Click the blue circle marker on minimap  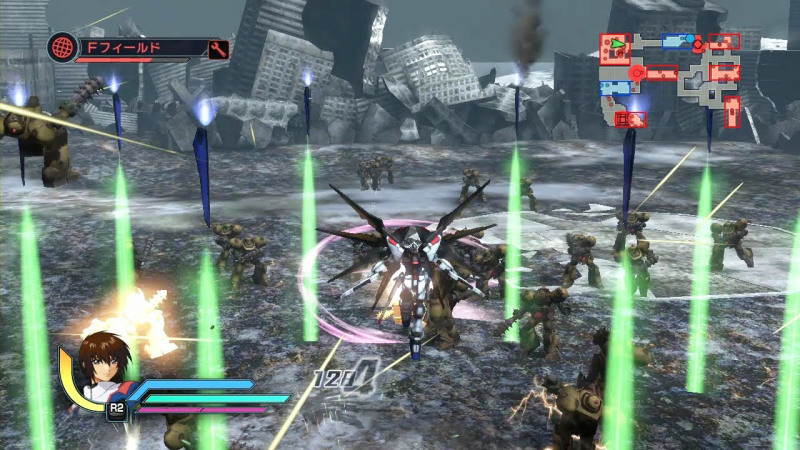point(691,39)
